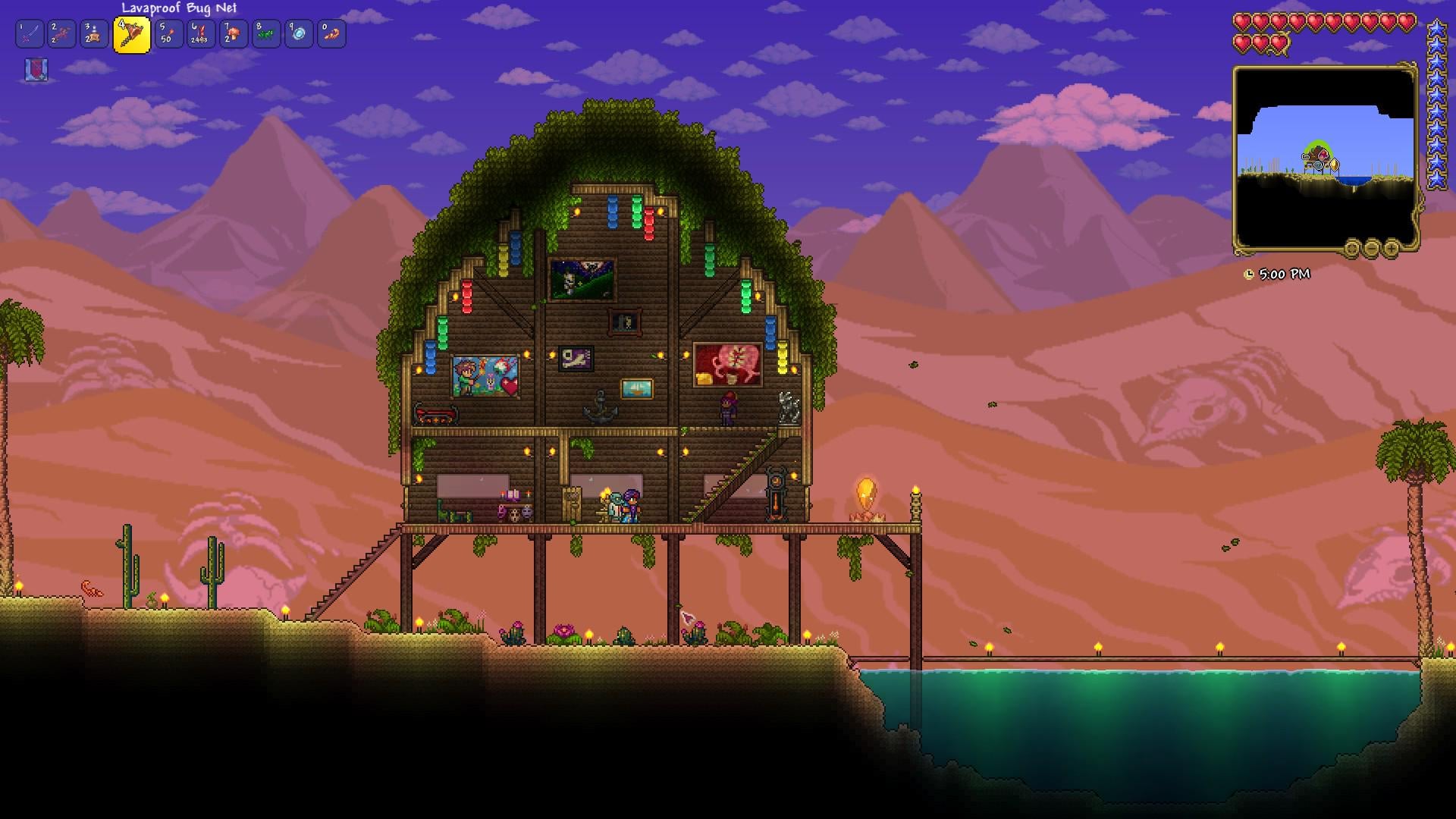Viewport: 1456px width, 819px height.
Task: Click the yellow pylon marker on the minimap
Action: [x=1334, y=165]
